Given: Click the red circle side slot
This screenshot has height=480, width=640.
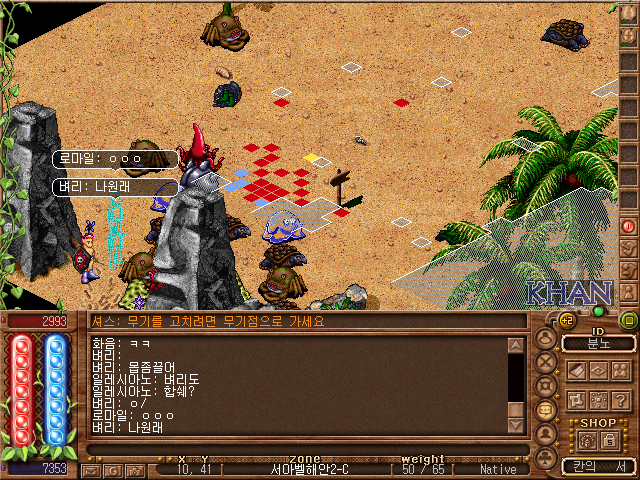Looking at the screenshot, I should tap(629, 226).
